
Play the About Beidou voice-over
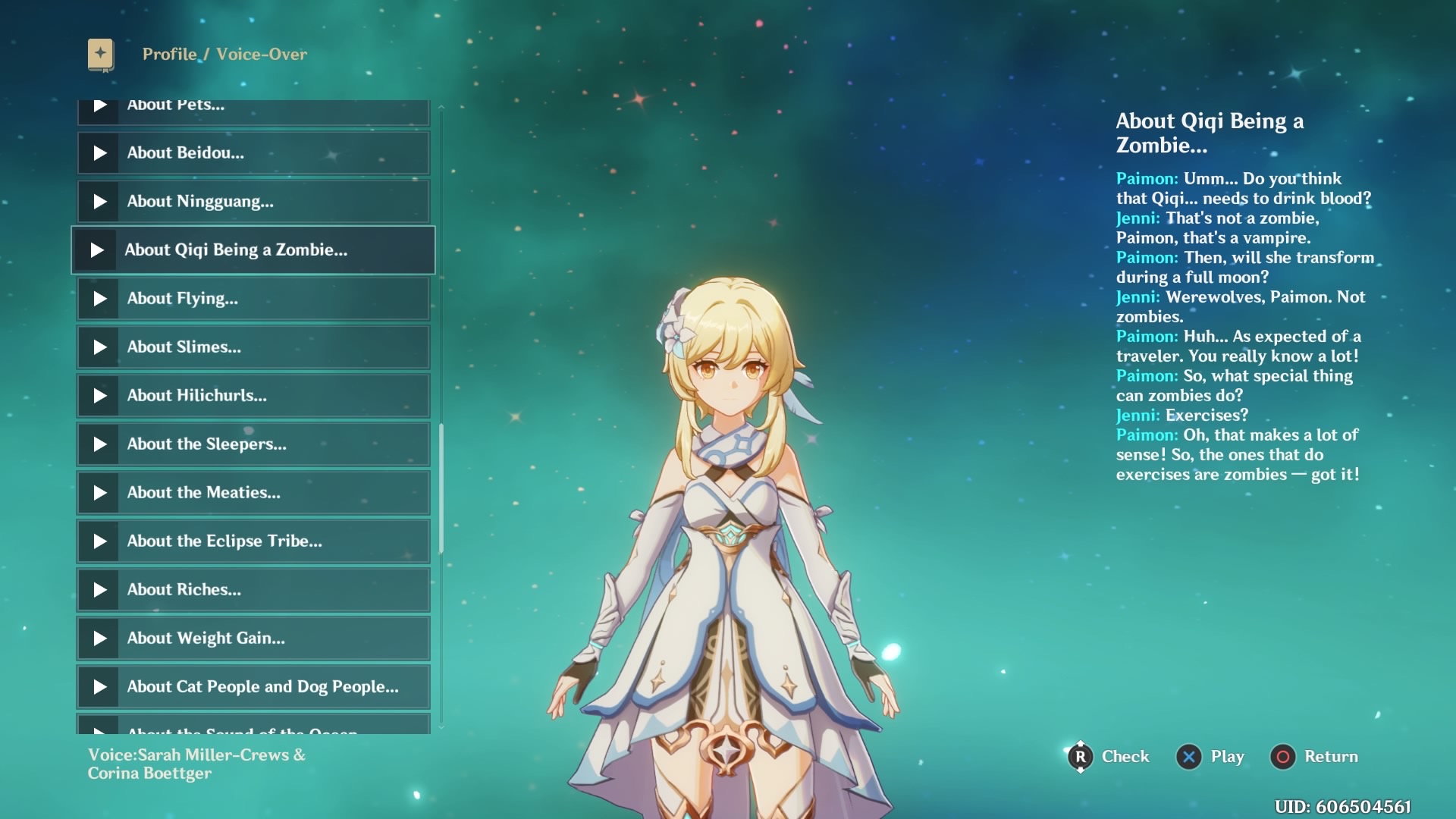(x=100, y=153)
